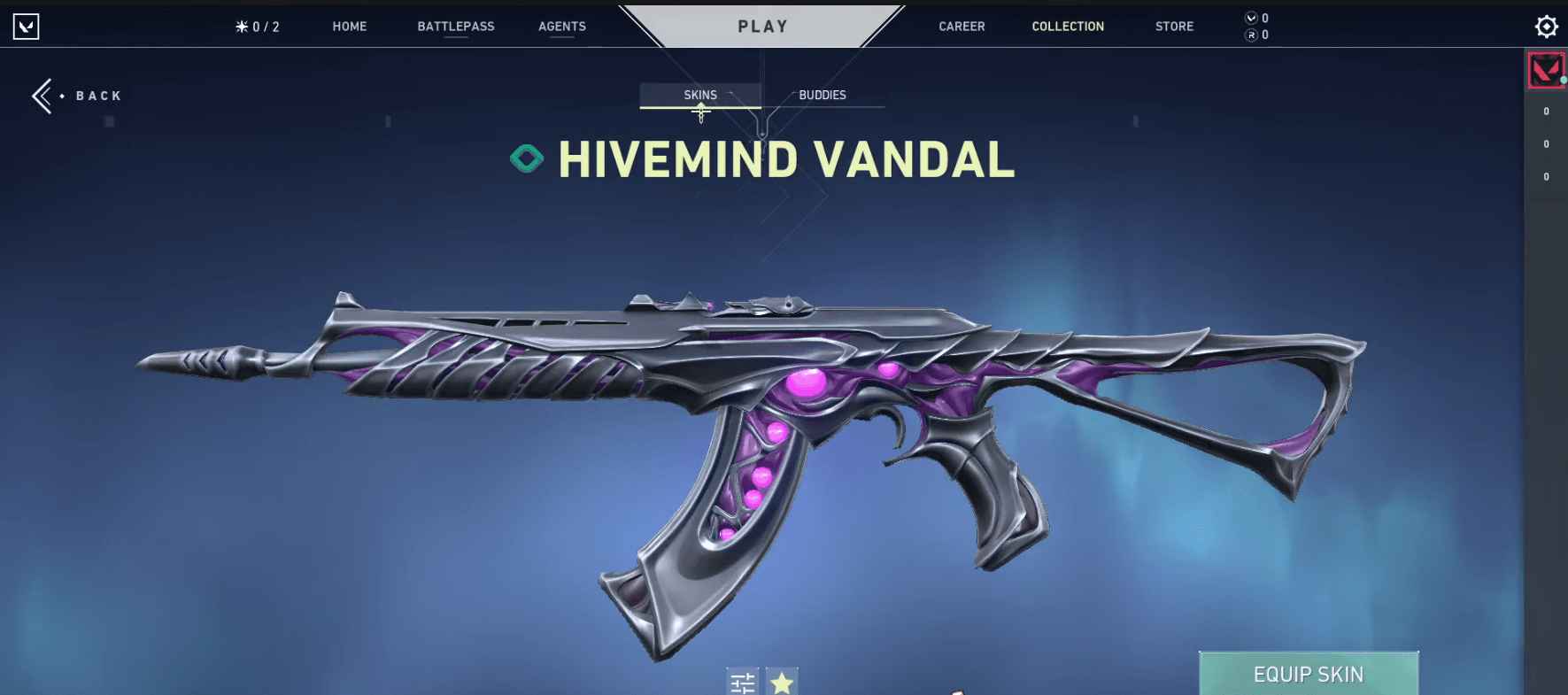Viewport: 1568px width, 695px height.
Task: Equip the Hivemind Vandal skin
Action: (x=1308, y=674)
